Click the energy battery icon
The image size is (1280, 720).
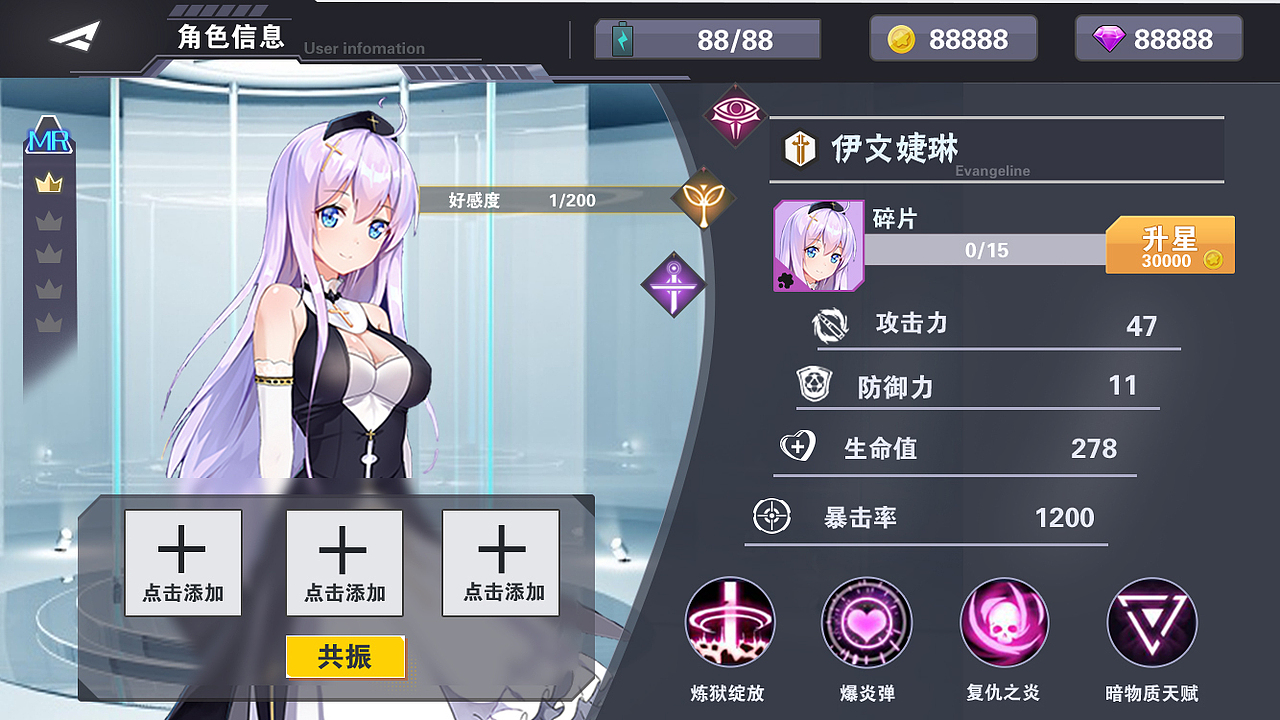click(622, 38)
